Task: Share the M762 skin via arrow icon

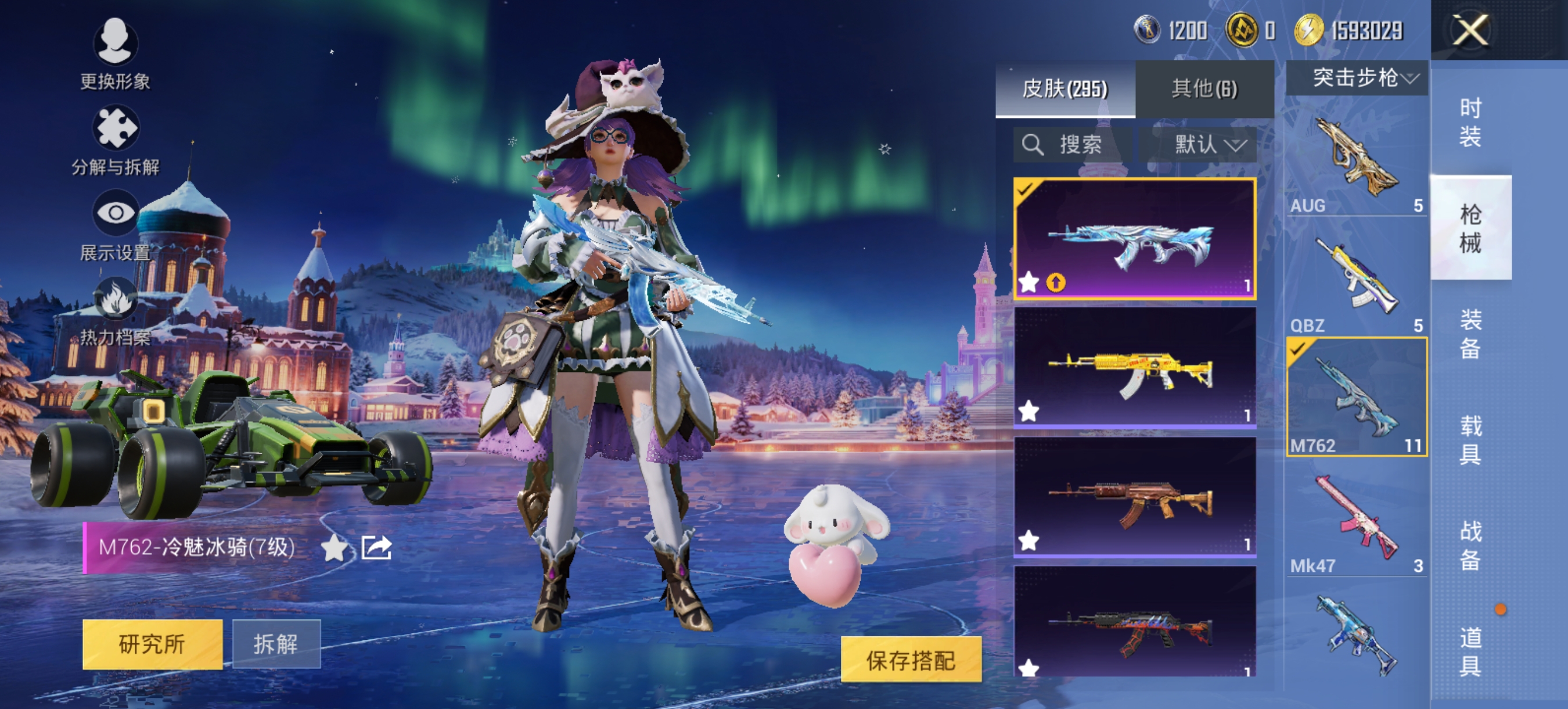Action: tap(376, 547)
